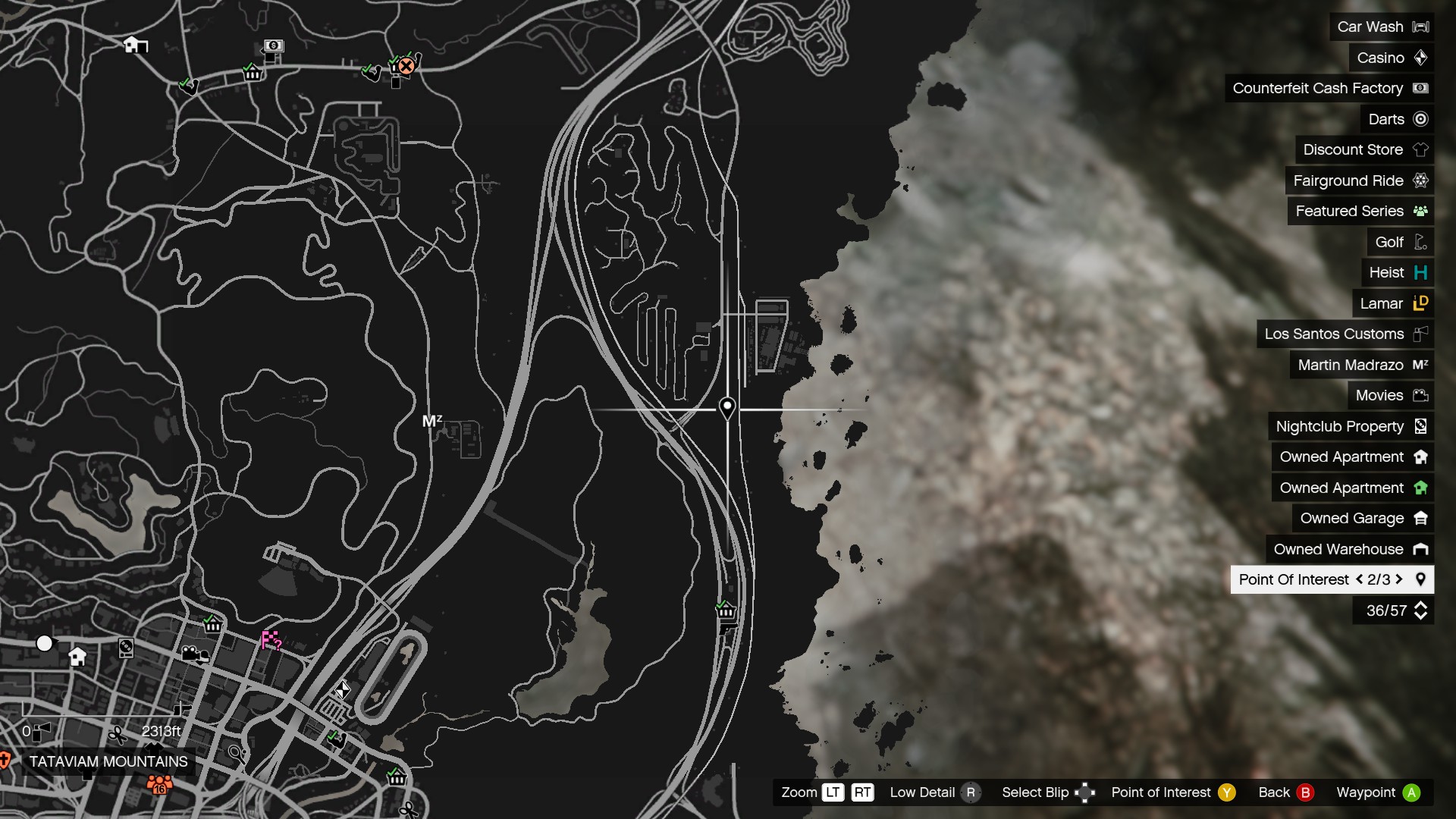Select the Heist legend entry
This screenshot has width=1456, height=819.
(1397, 272)
